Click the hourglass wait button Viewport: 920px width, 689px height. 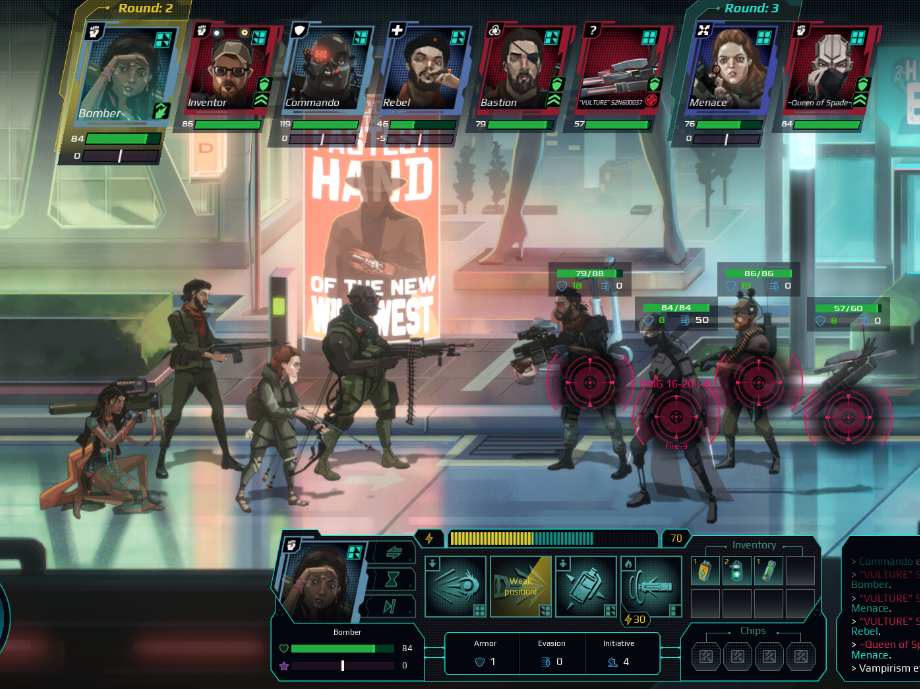coord(390,579)
